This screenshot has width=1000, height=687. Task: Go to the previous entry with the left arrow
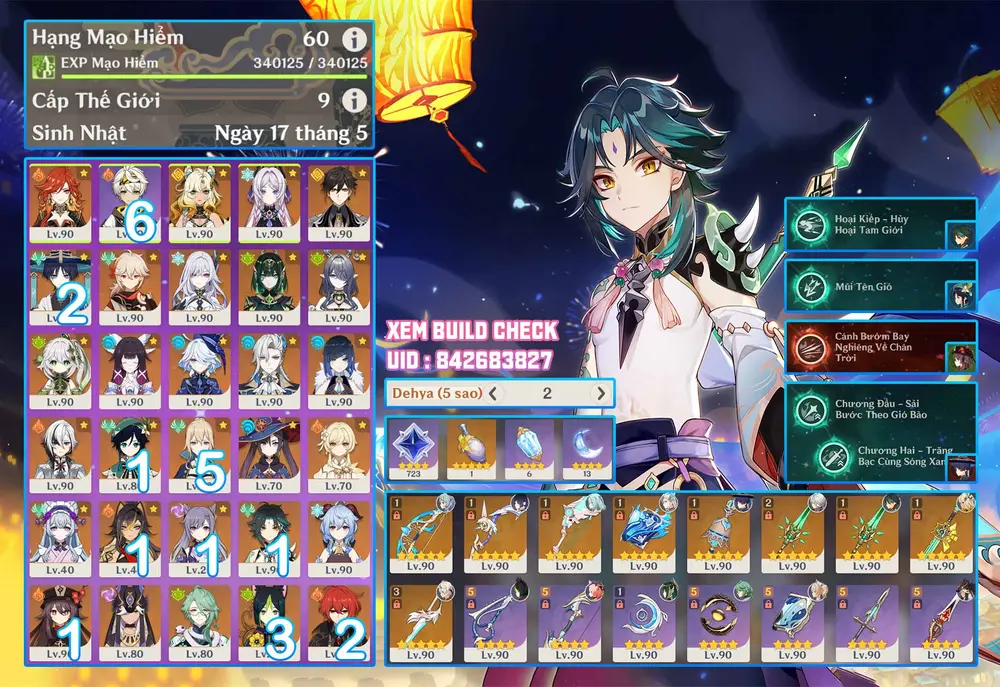(493, 393)
